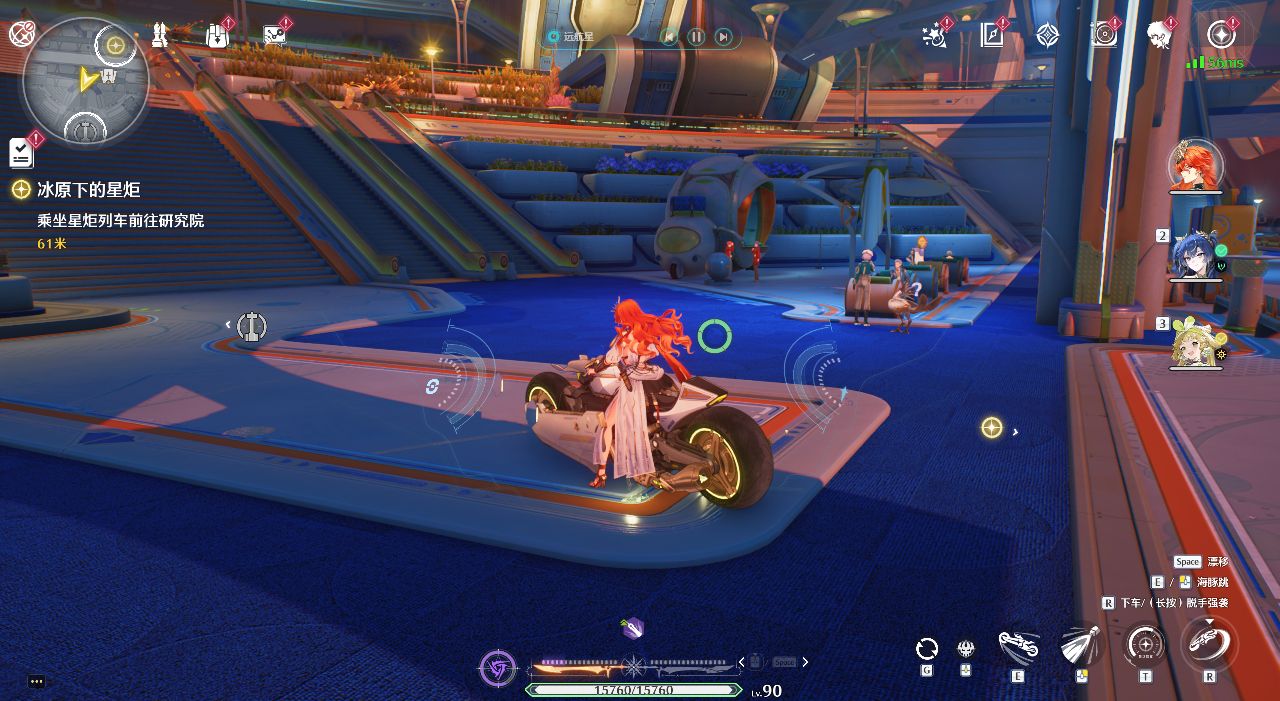The image size is (1280, 701).
Task: Open the backpack icon in top bar
Action: click(216, 36)
